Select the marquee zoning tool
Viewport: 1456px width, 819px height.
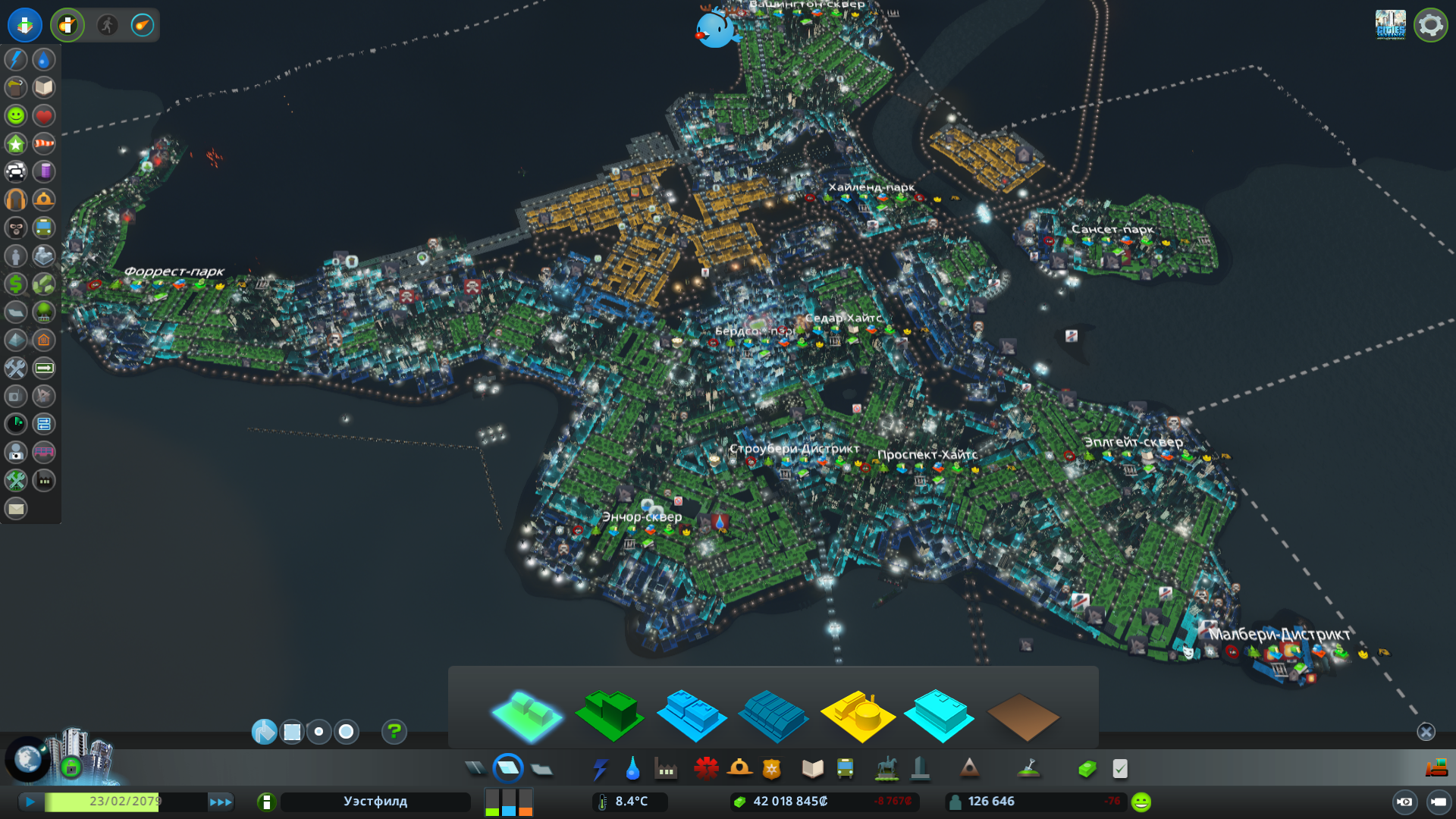pos(292,732)
